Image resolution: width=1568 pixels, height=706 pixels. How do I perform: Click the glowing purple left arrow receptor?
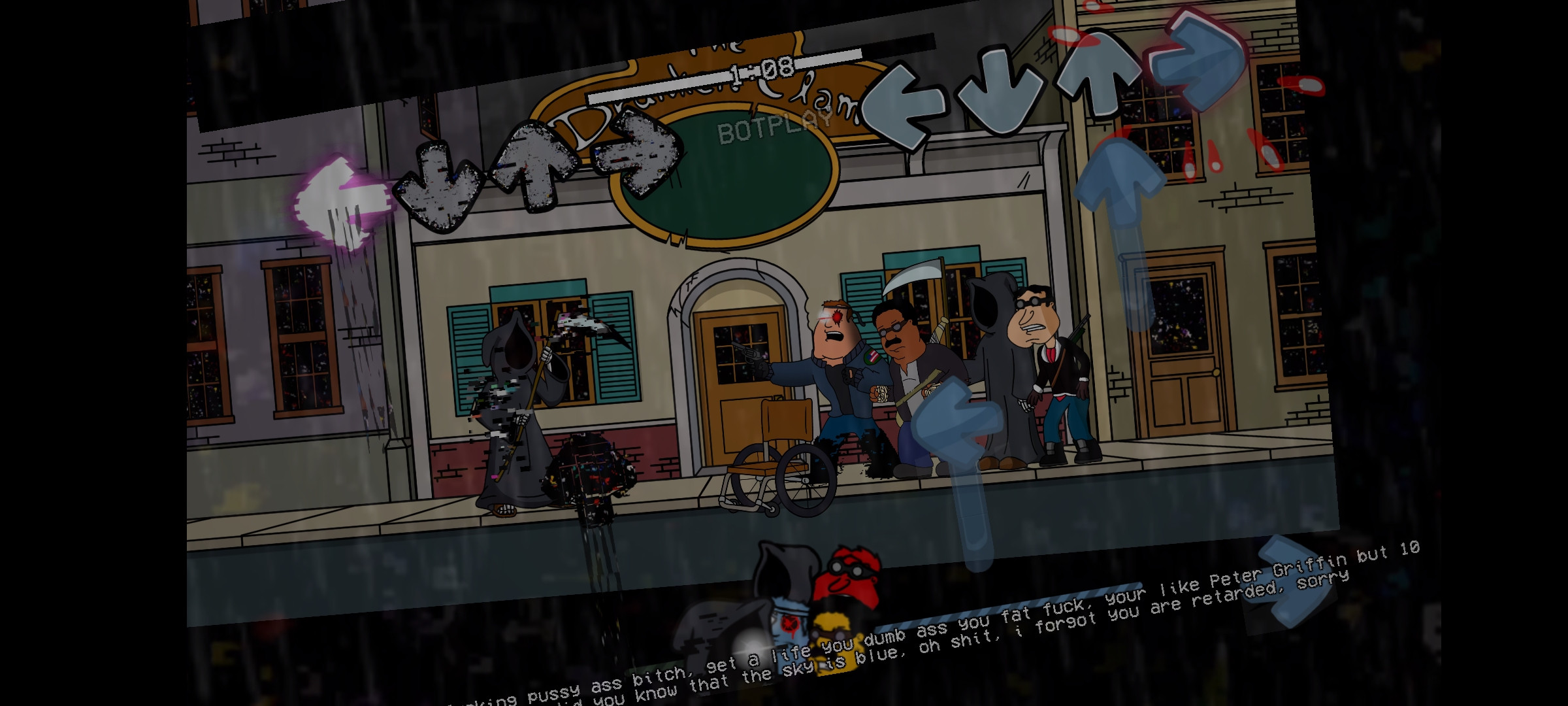[340, 203]
